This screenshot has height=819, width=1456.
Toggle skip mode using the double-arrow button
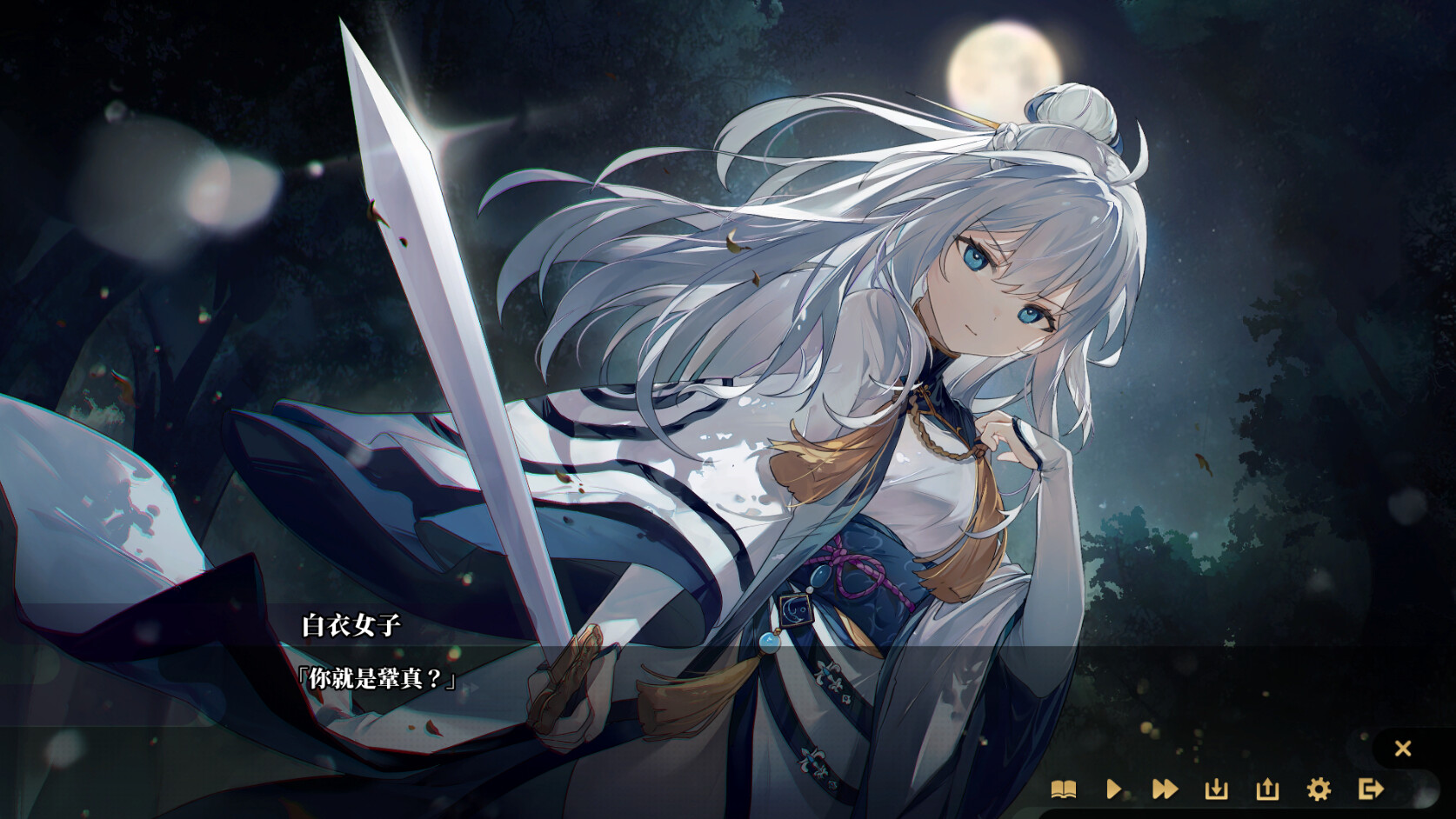tap(1167, 790)
